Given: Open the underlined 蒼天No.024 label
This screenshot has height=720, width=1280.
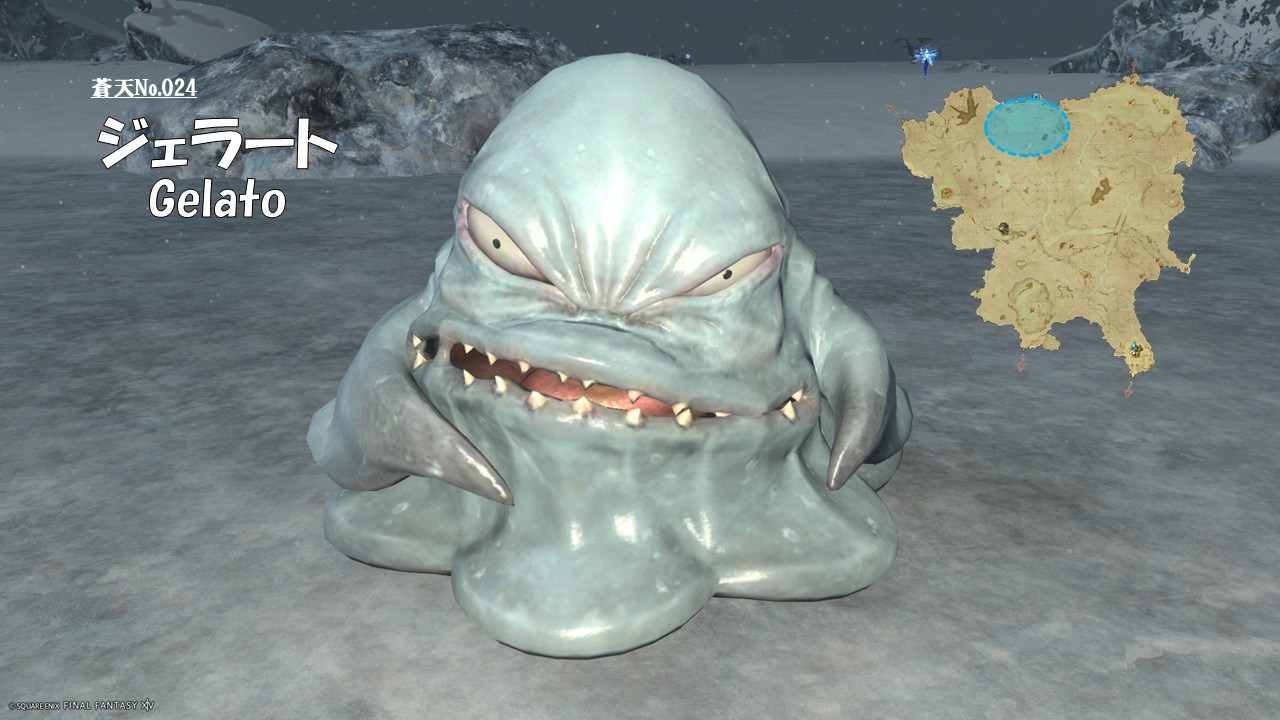Looking at the screenshot, I should [144, 88].
